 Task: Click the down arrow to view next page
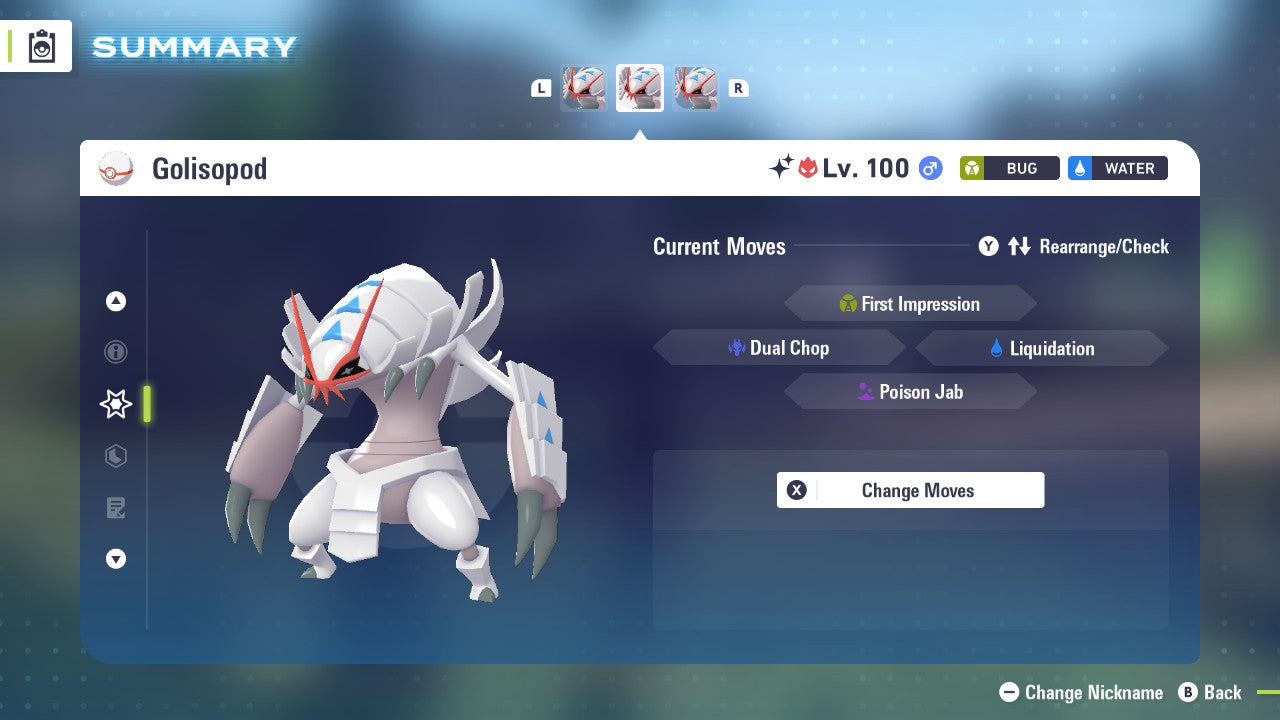115,559
